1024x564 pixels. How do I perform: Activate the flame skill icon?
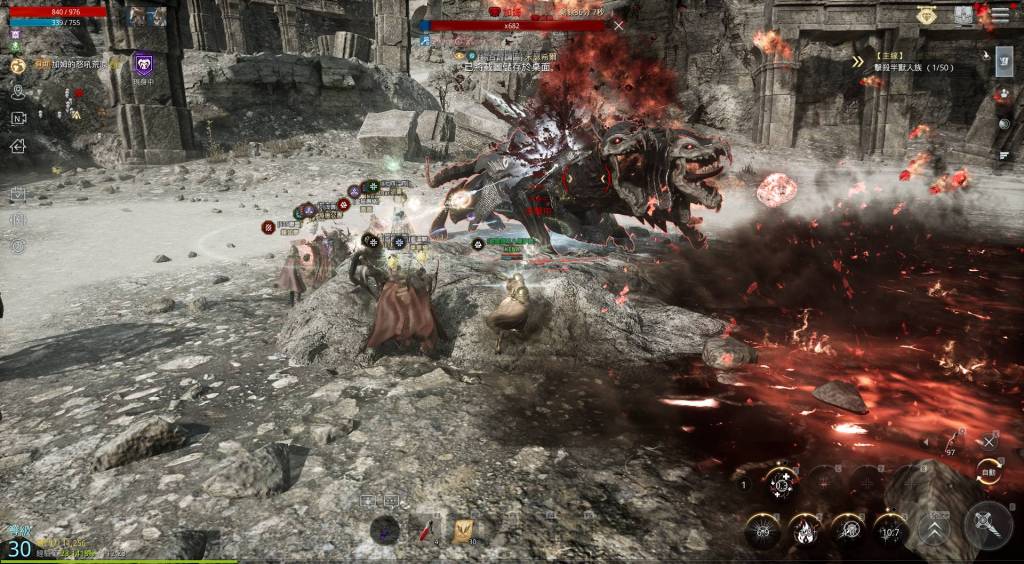805,529
